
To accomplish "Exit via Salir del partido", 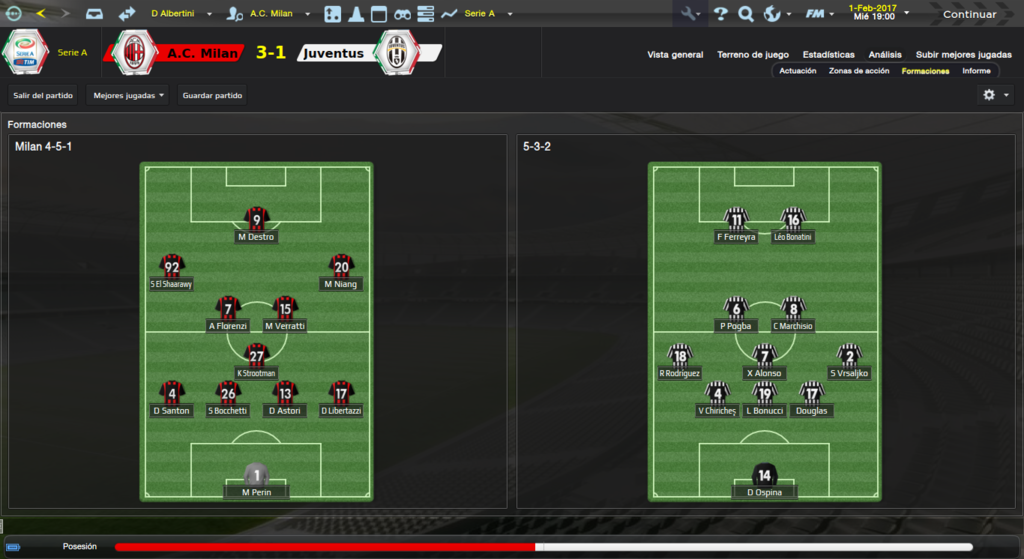I will pyautogui.click(x=43, y=96).
